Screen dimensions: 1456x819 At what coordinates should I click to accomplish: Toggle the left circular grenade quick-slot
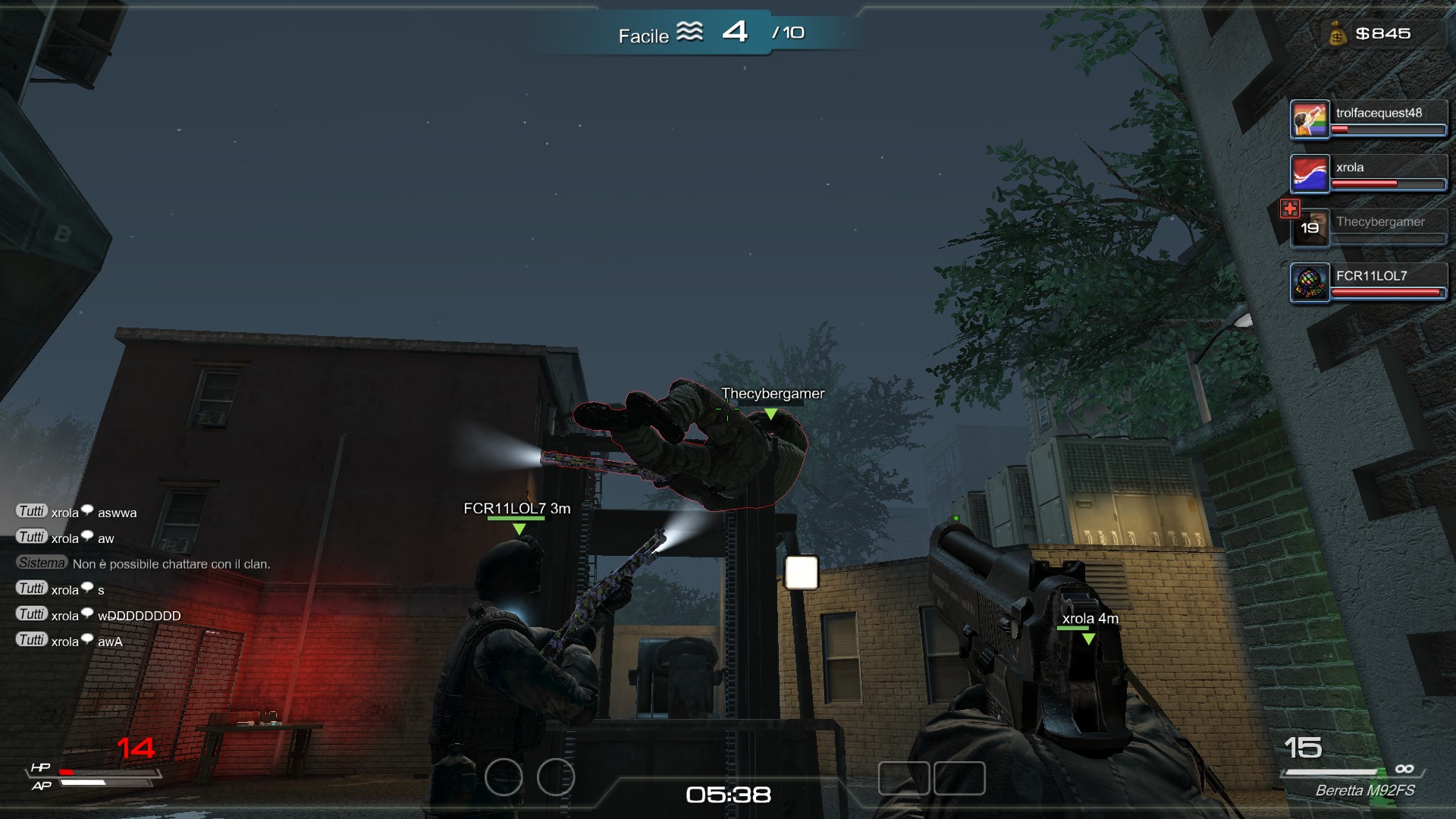503,777
